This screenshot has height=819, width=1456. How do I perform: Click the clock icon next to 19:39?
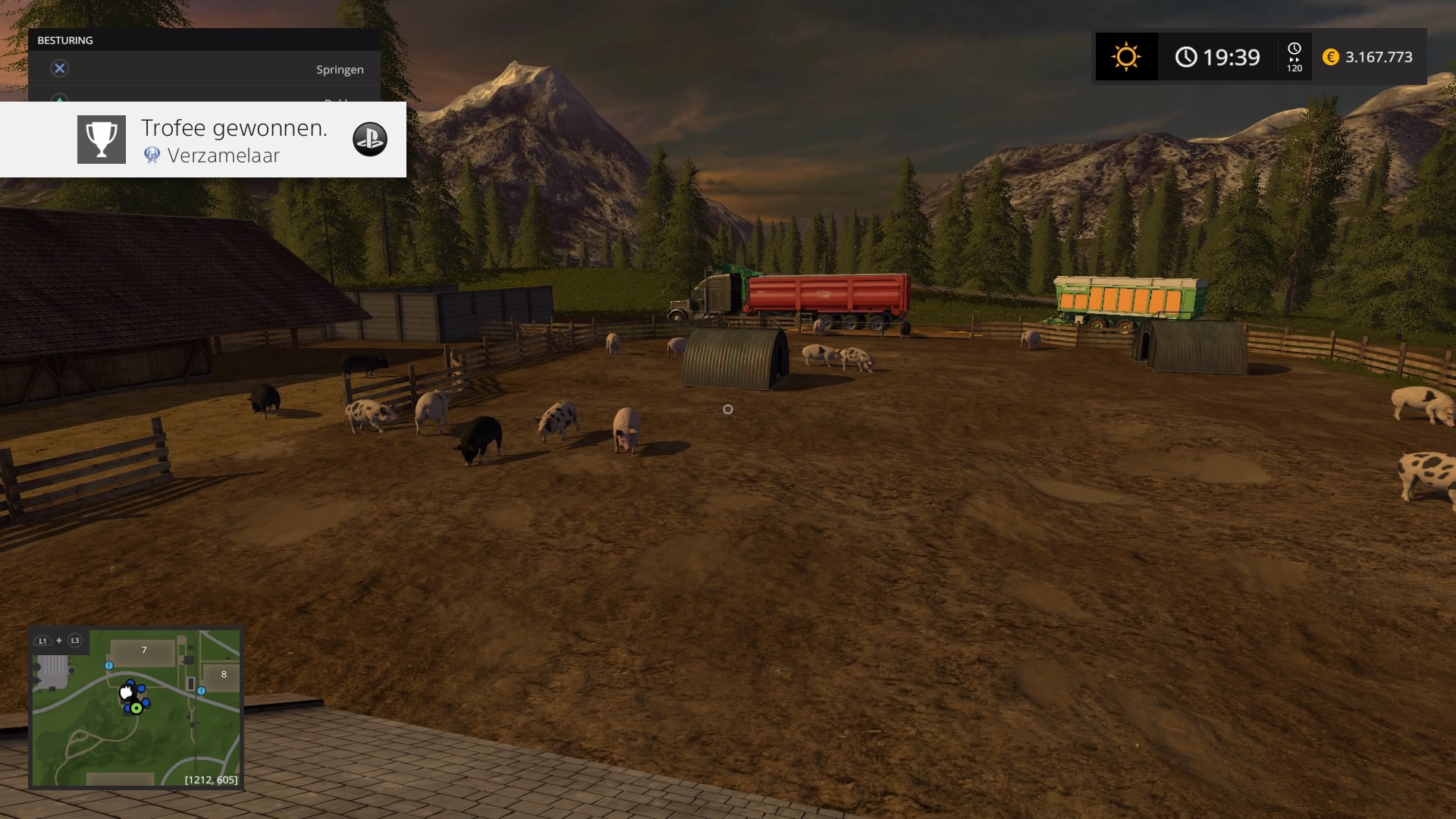[x=1186, y=56]
